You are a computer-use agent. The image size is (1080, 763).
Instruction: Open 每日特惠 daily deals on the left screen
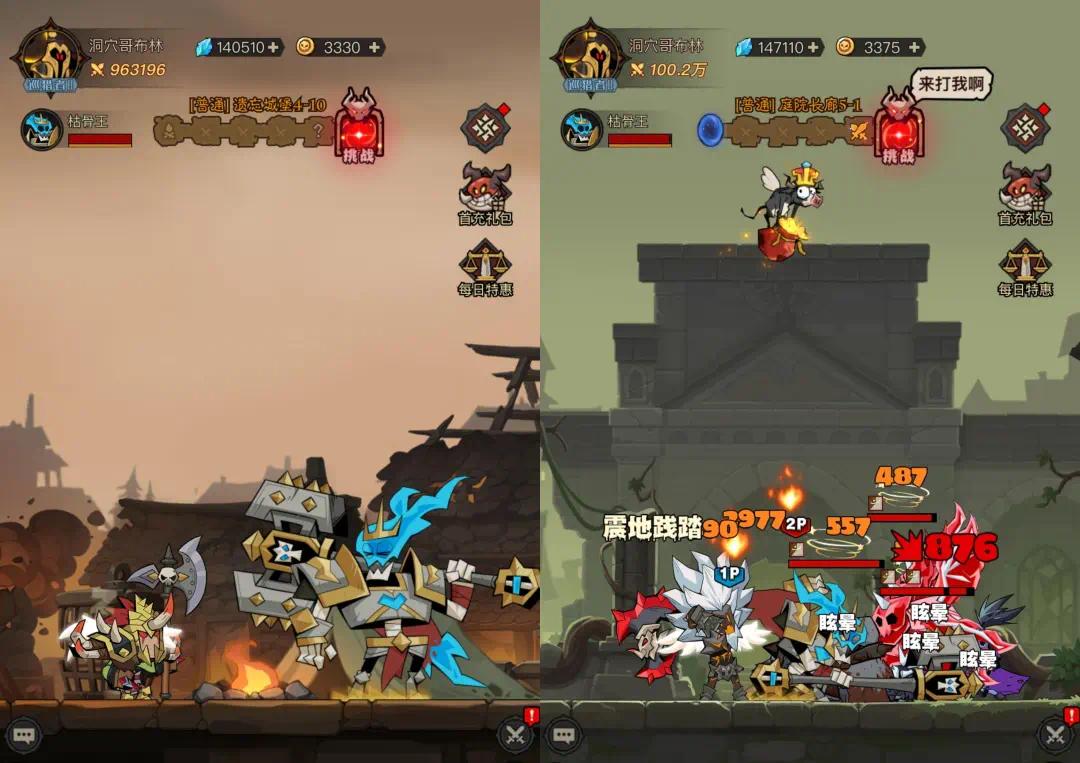click(x=485, y=267)
